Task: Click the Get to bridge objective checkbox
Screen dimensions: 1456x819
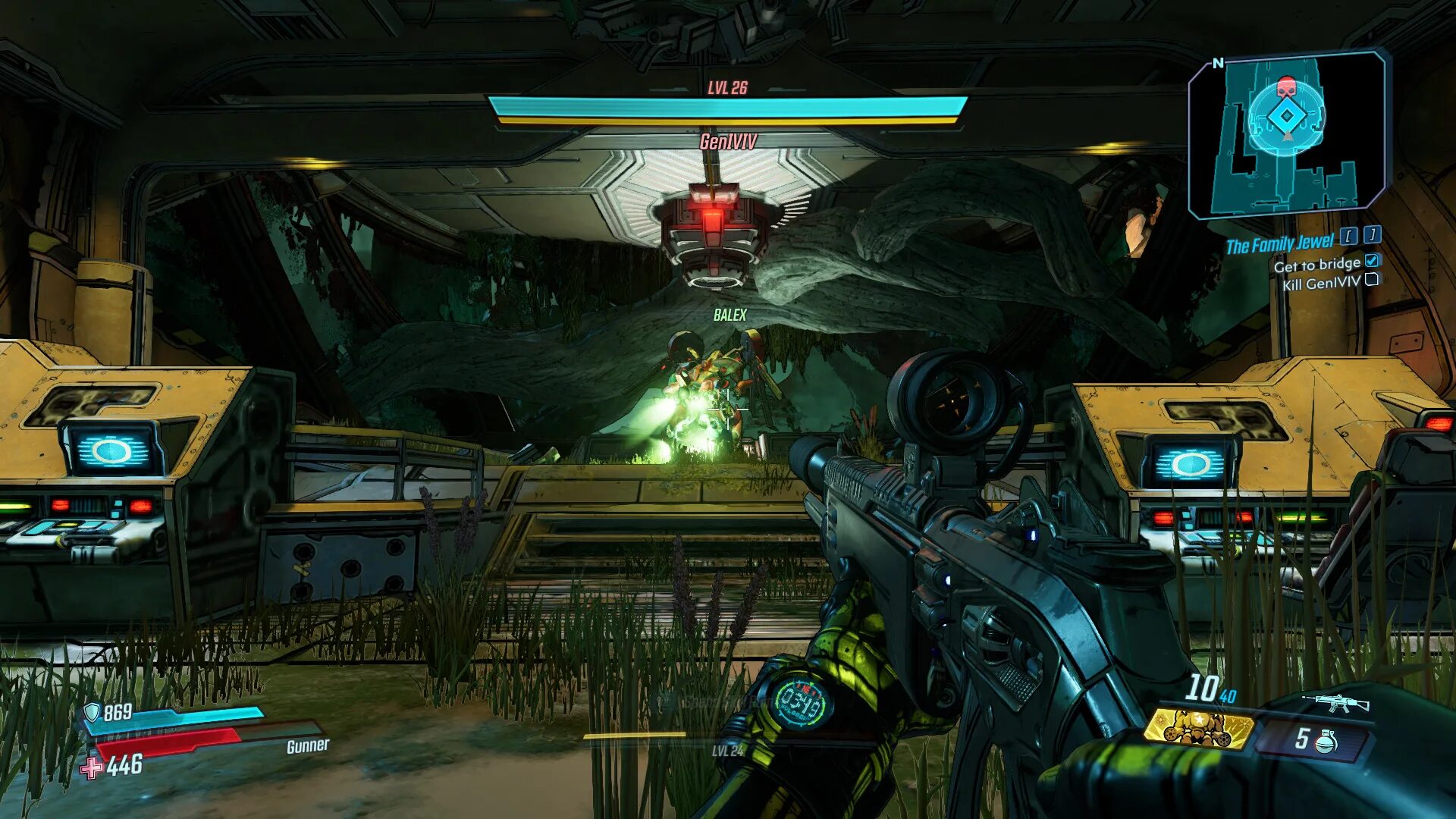Action: point(1371,261)
